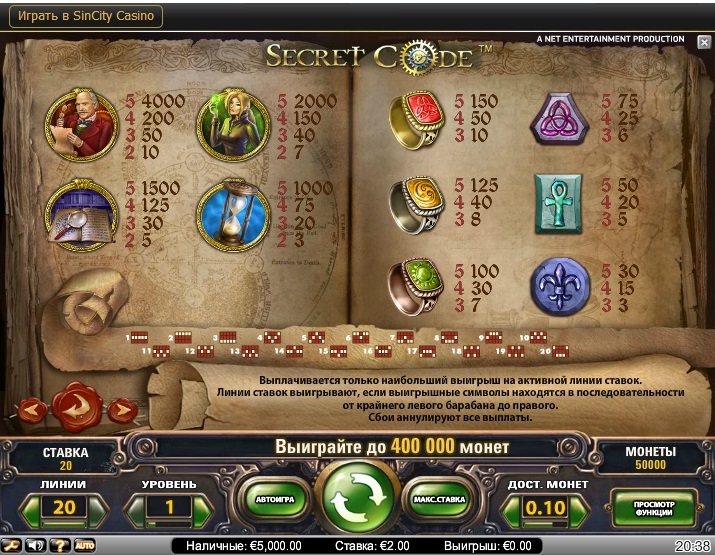
Task: Open help with the question mark icon
Action: [59, 546]
